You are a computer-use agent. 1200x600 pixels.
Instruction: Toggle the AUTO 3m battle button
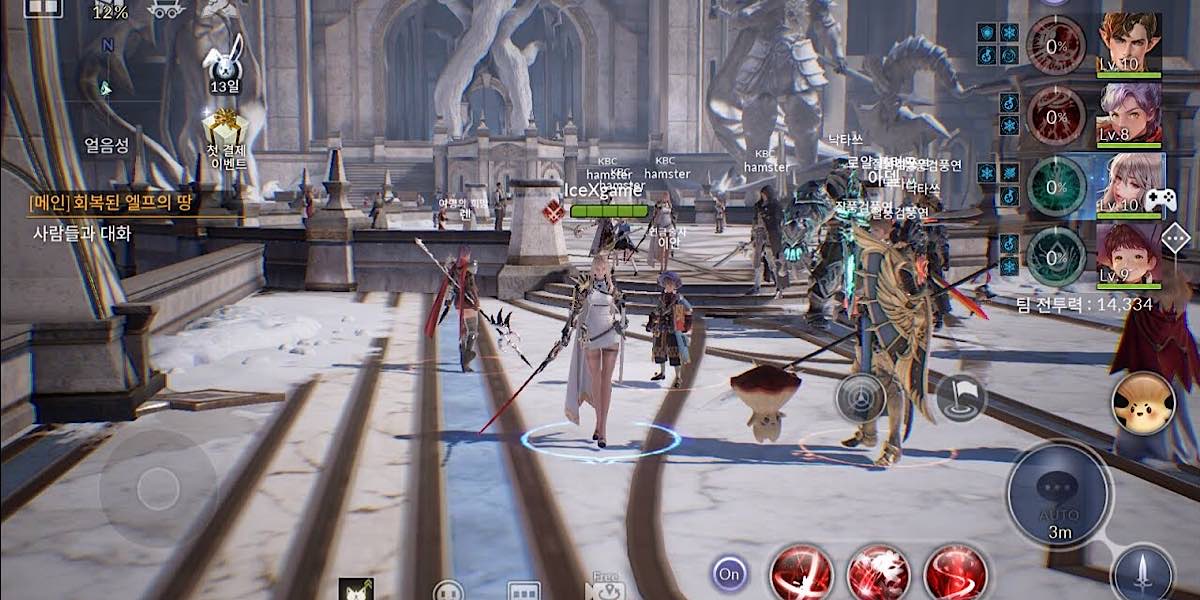point(1060,495)
